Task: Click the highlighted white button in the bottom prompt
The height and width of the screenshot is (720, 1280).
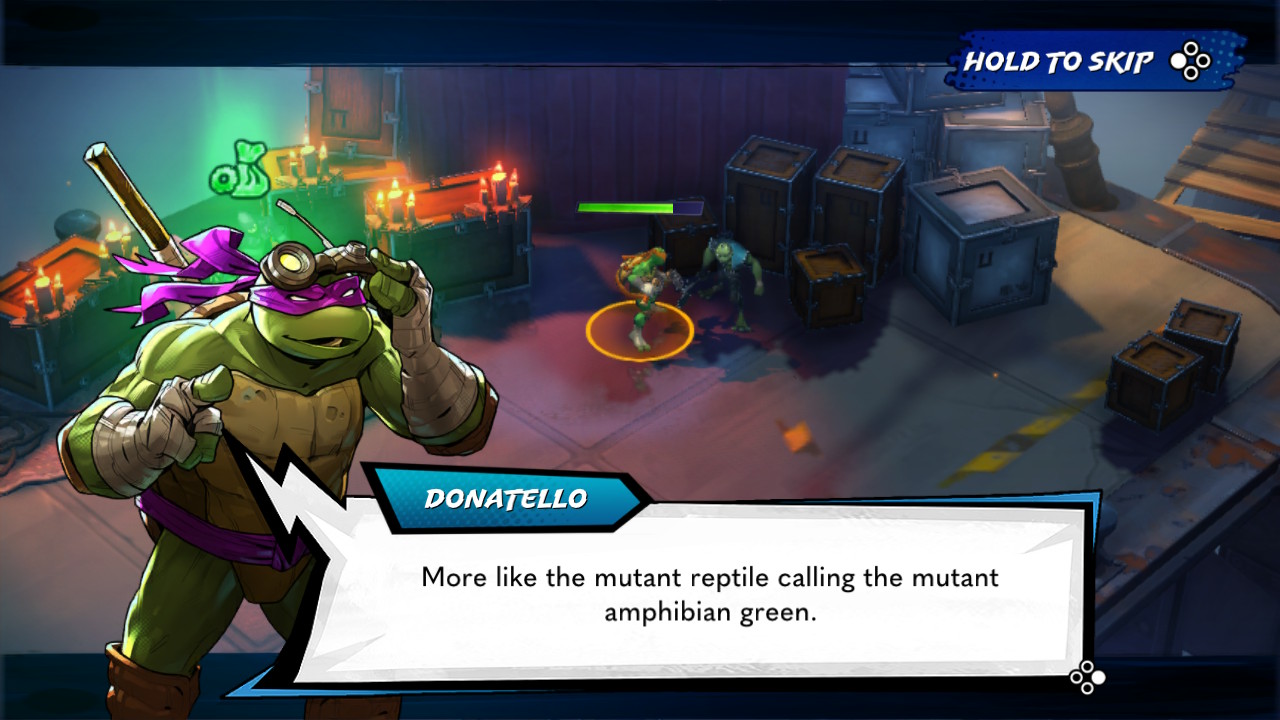Action: point(1098,678)
